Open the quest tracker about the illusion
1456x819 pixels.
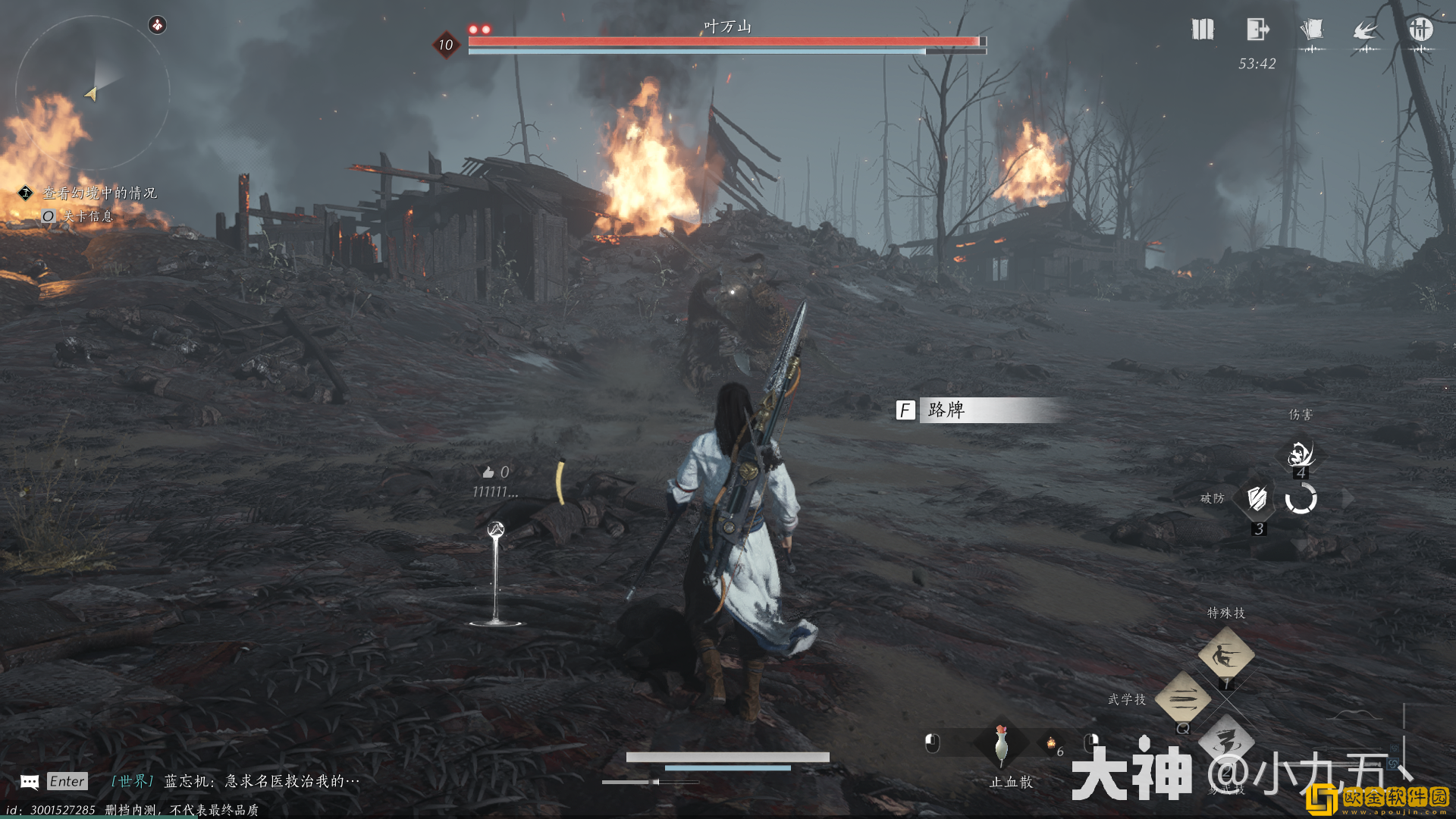click(99, 193)
